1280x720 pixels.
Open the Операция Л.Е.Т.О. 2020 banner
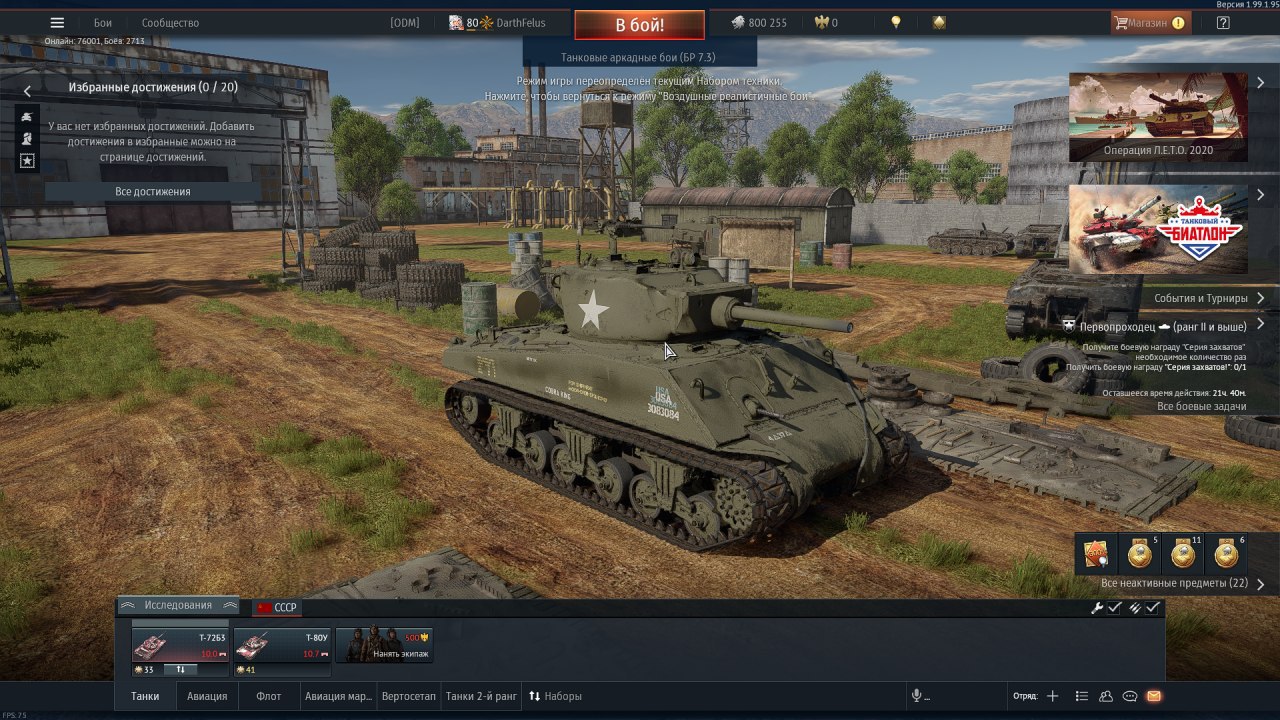pyautogui.click(x=1157, y=116)
